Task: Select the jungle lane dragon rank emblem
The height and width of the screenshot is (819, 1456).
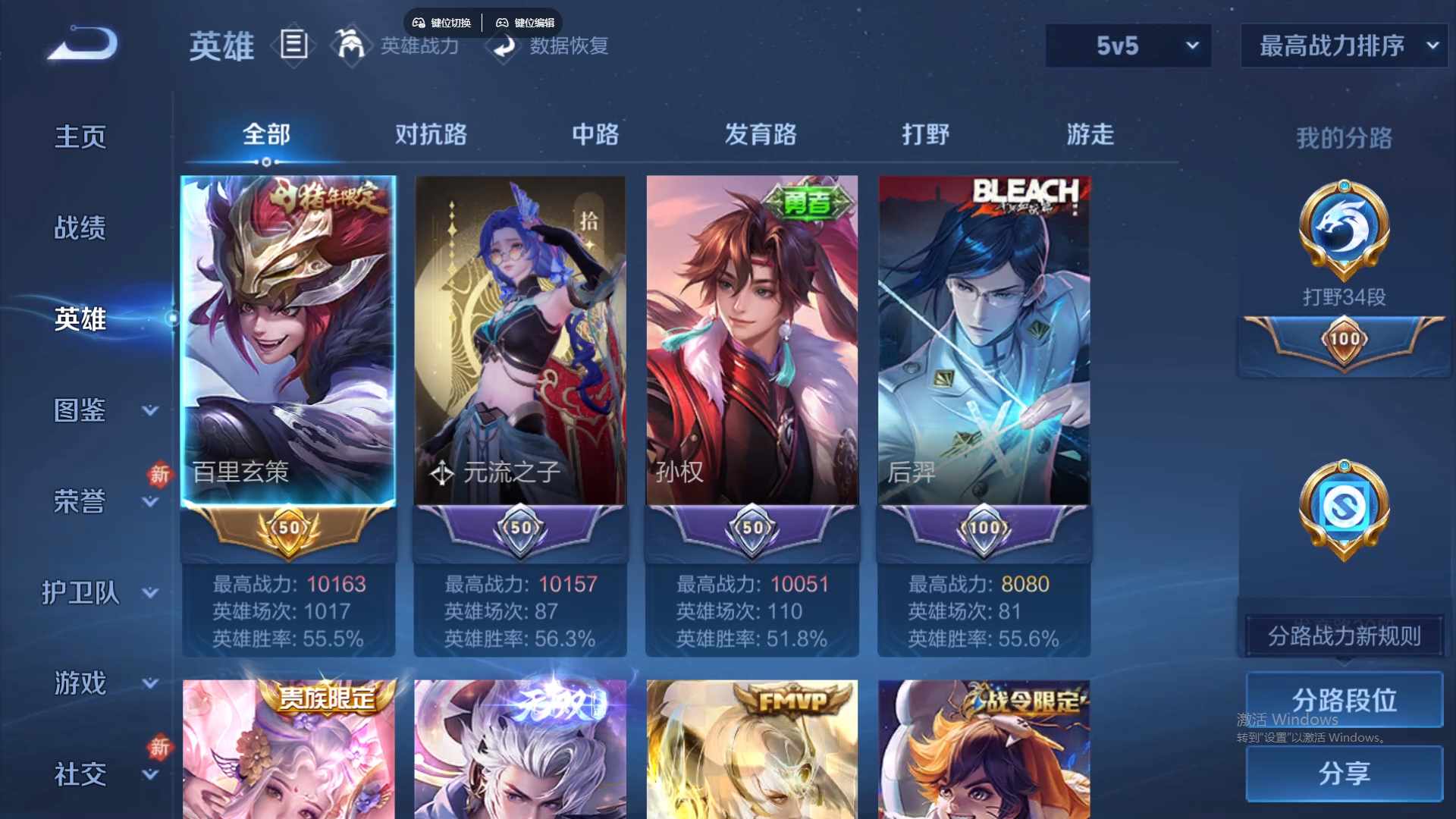Action: tap(1343, 231)
